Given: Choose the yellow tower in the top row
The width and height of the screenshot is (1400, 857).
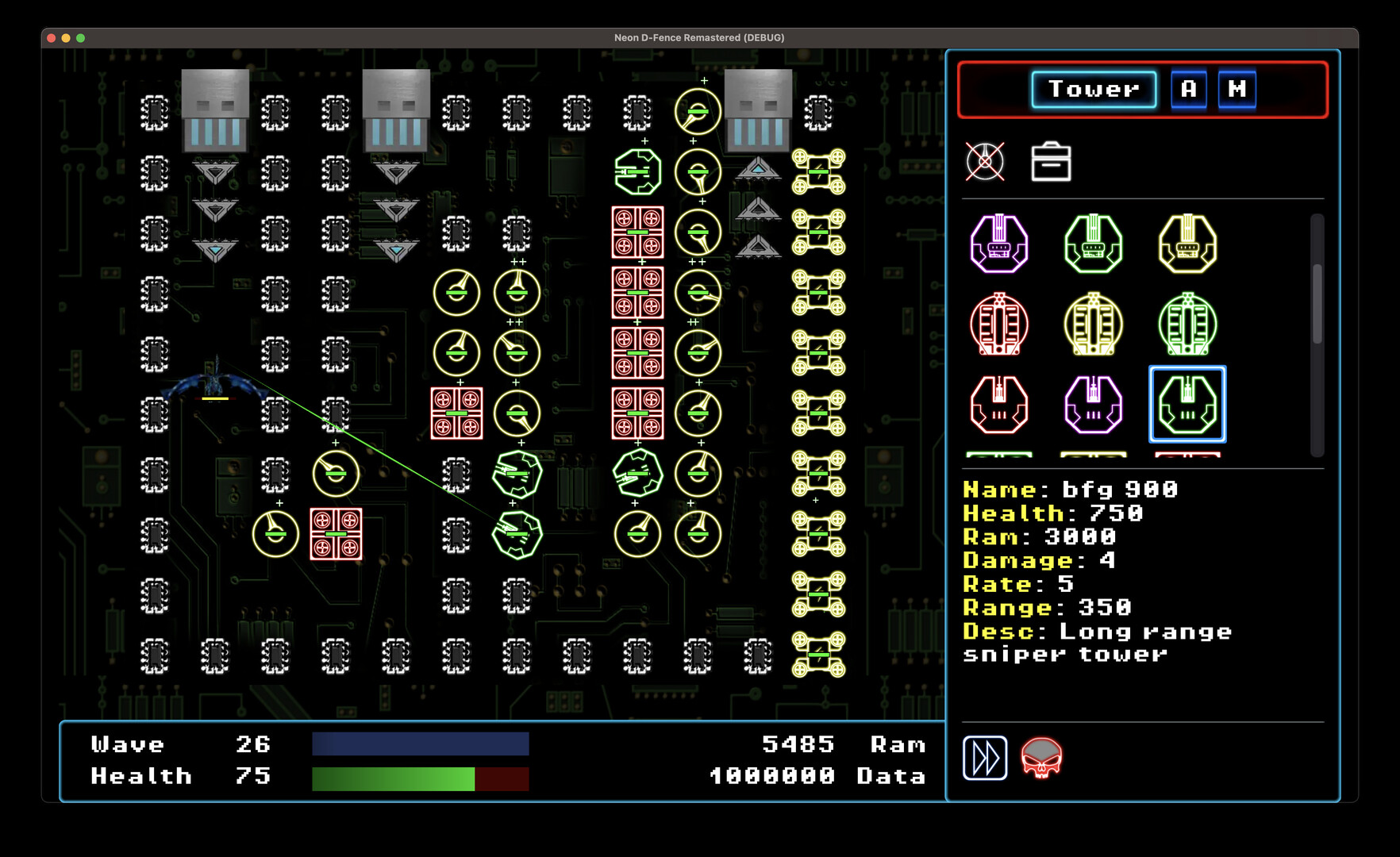Looking at the screenshot, I should (1187, 244).
